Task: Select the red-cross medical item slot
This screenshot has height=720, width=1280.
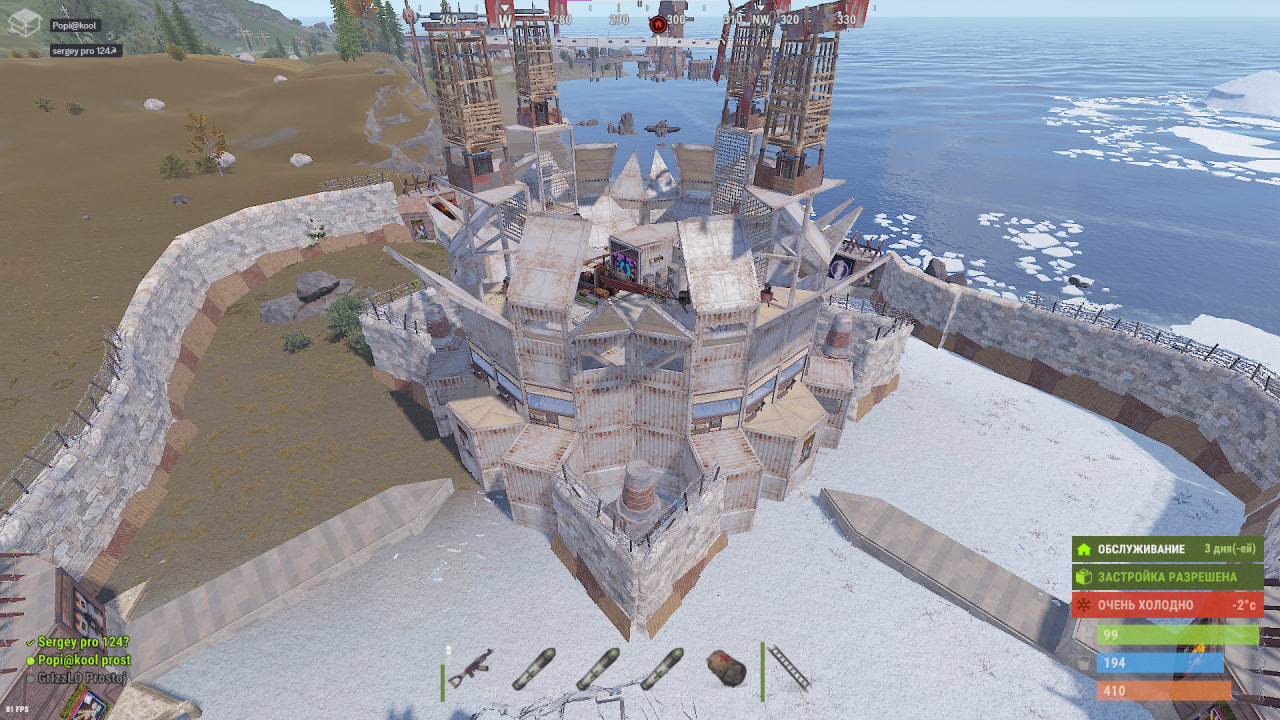Action: (726, 668)
